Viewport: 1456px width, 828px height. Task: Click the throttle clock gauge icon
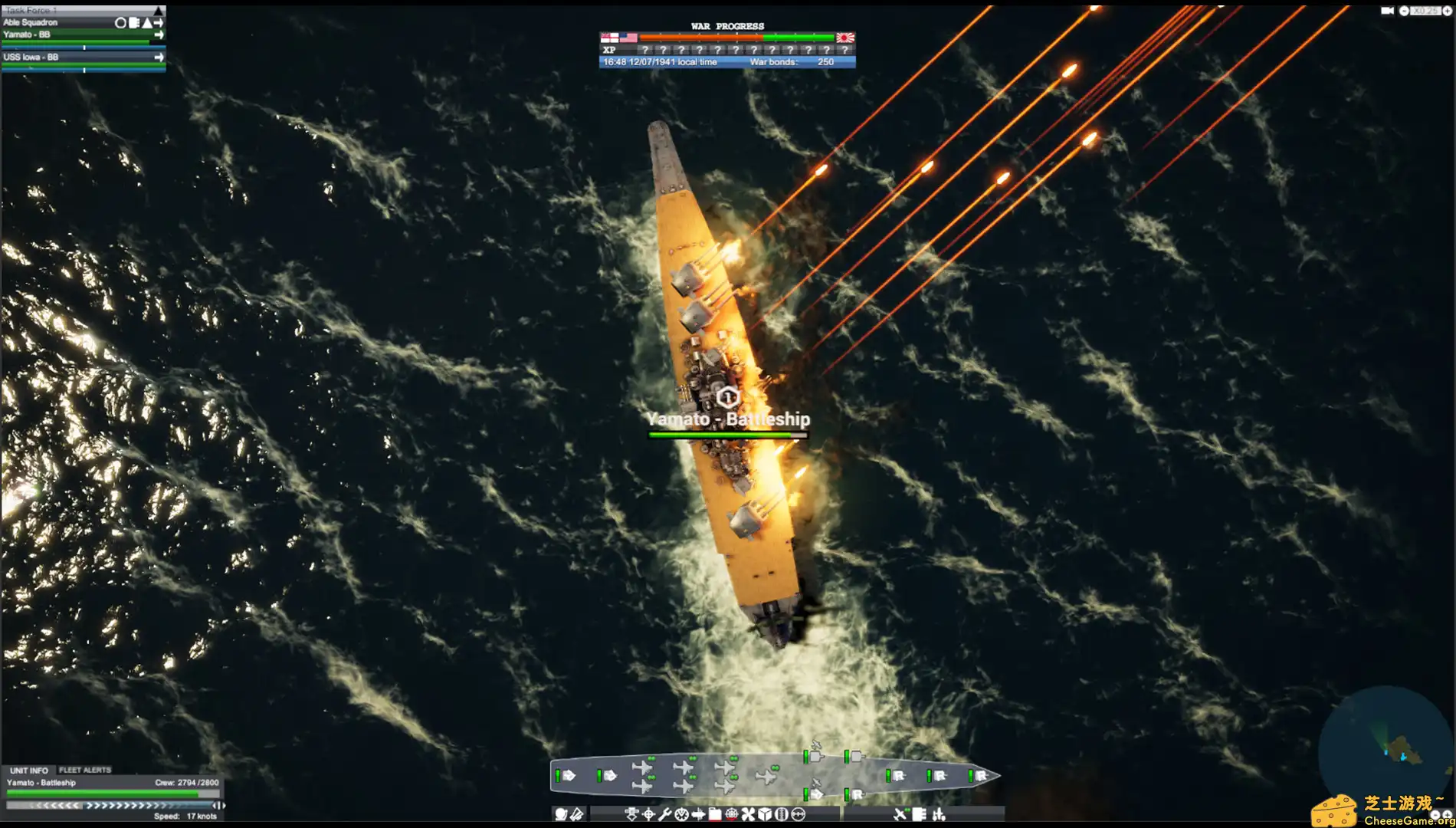point(681,813)
